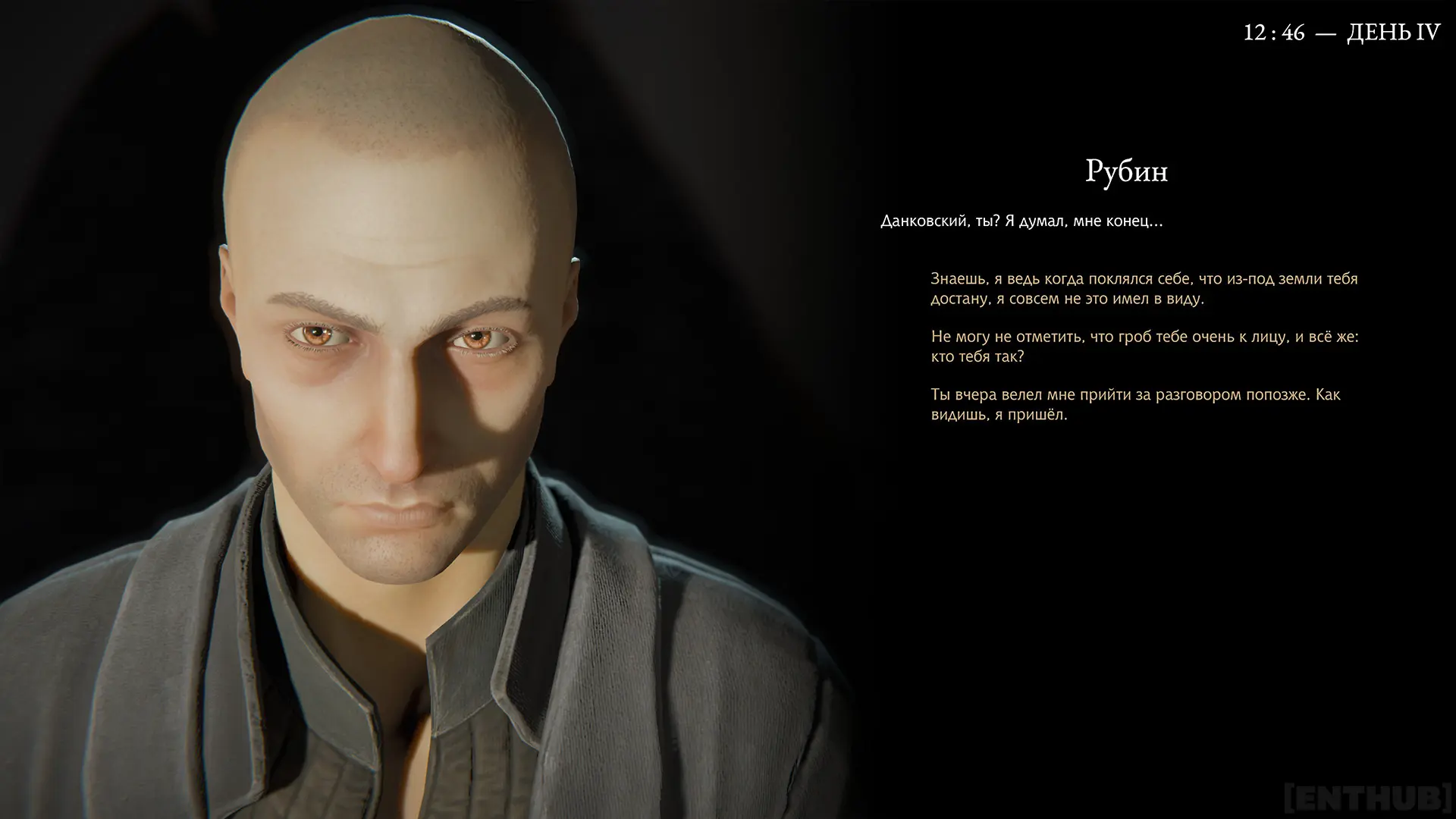The image size is (1456, 819).
Task: Choose the reply starting with "Знаешь, я ведь когда поклялся"
Action: click(x=1144, y=289)
